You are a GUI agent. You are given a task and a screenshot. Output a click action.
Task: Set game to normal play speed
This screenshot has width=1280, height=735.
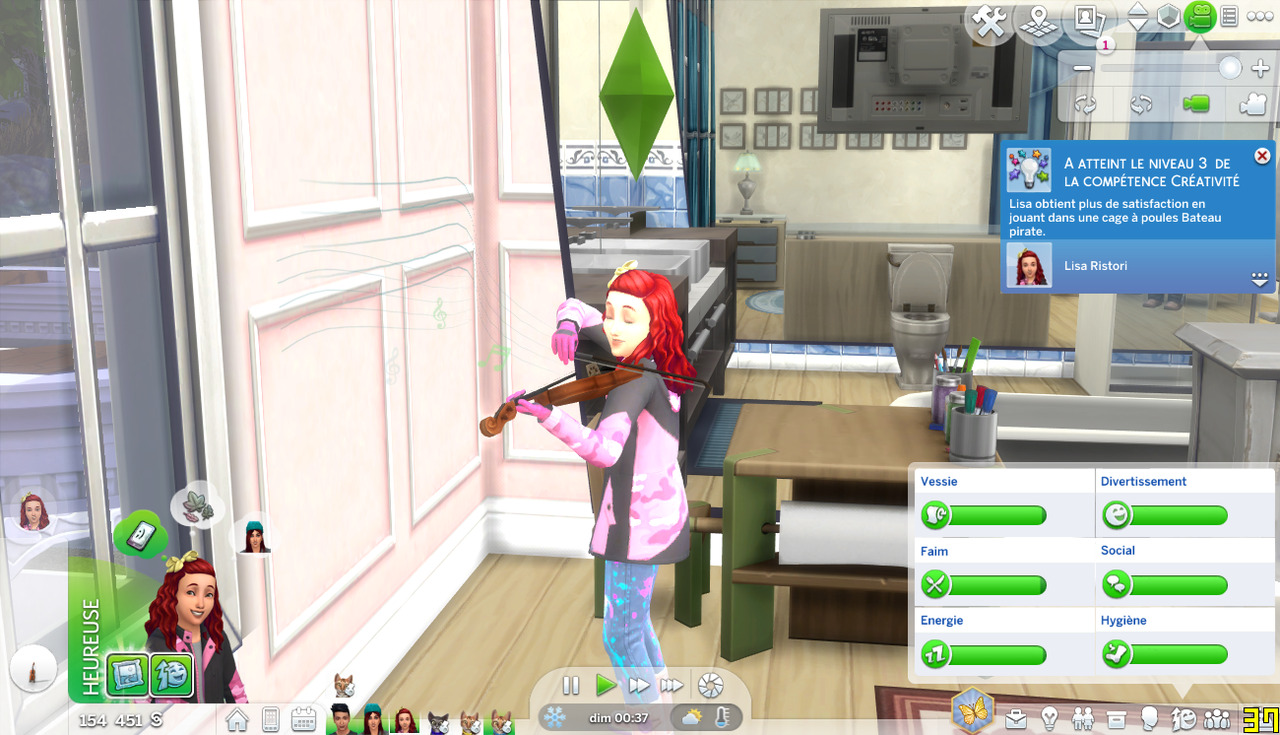605,686
